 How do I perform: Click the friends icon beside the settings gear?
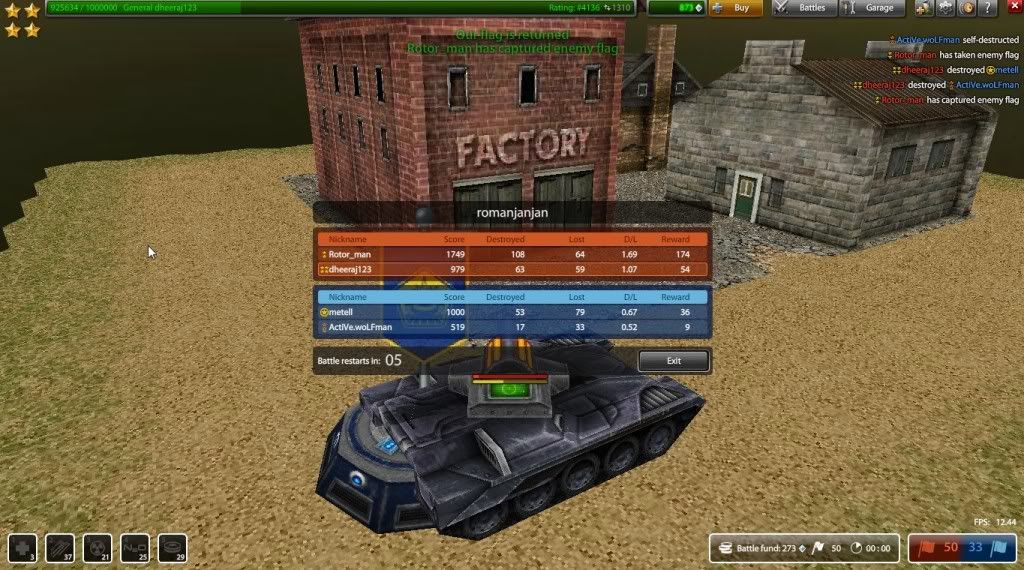(921, 8)
